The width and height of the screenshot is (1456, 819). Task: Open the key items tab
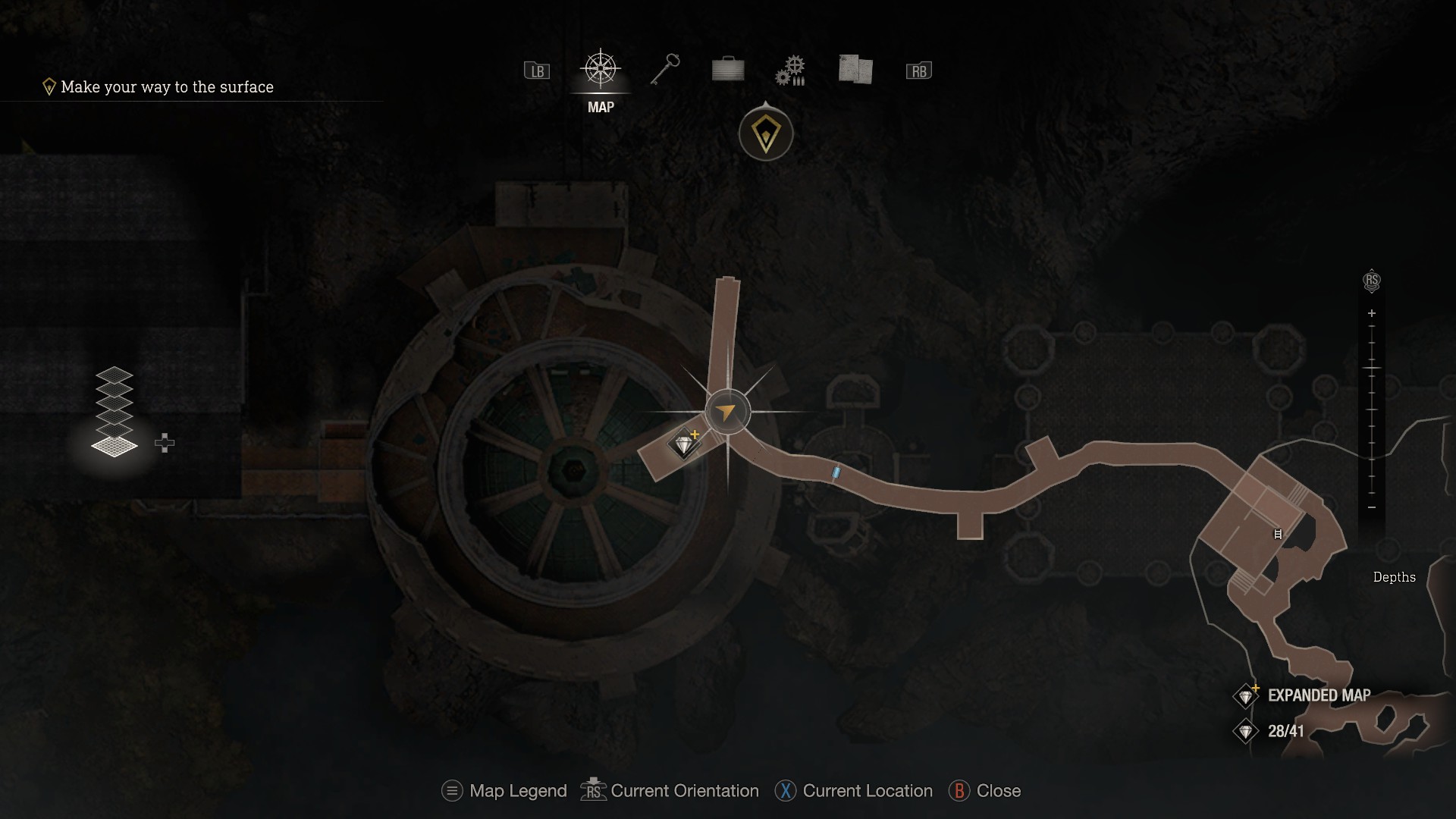pos(665,70)
